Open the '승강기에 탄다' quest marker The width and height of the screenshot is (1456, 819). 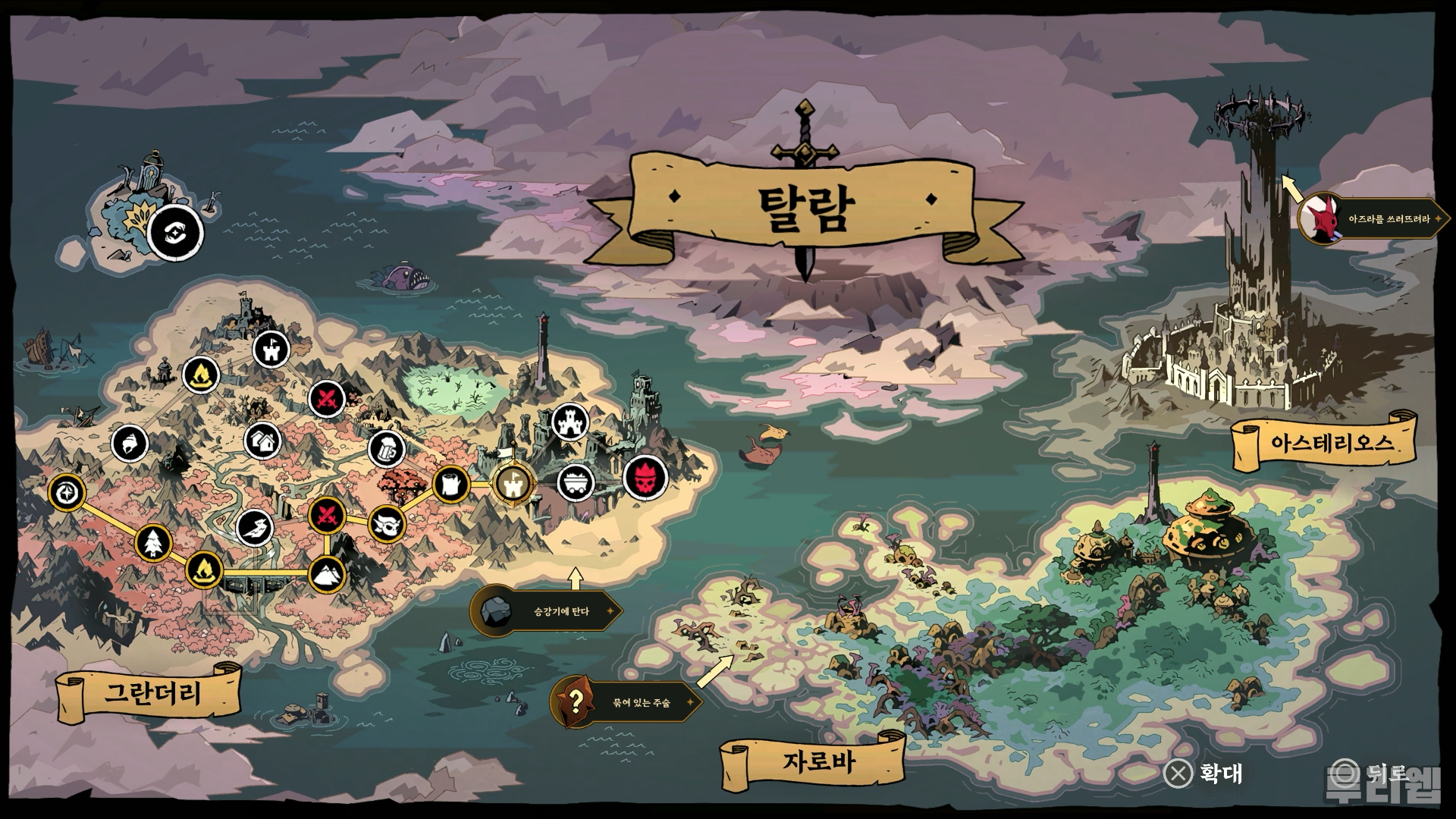pyautogui.click(x=546, y=611)
